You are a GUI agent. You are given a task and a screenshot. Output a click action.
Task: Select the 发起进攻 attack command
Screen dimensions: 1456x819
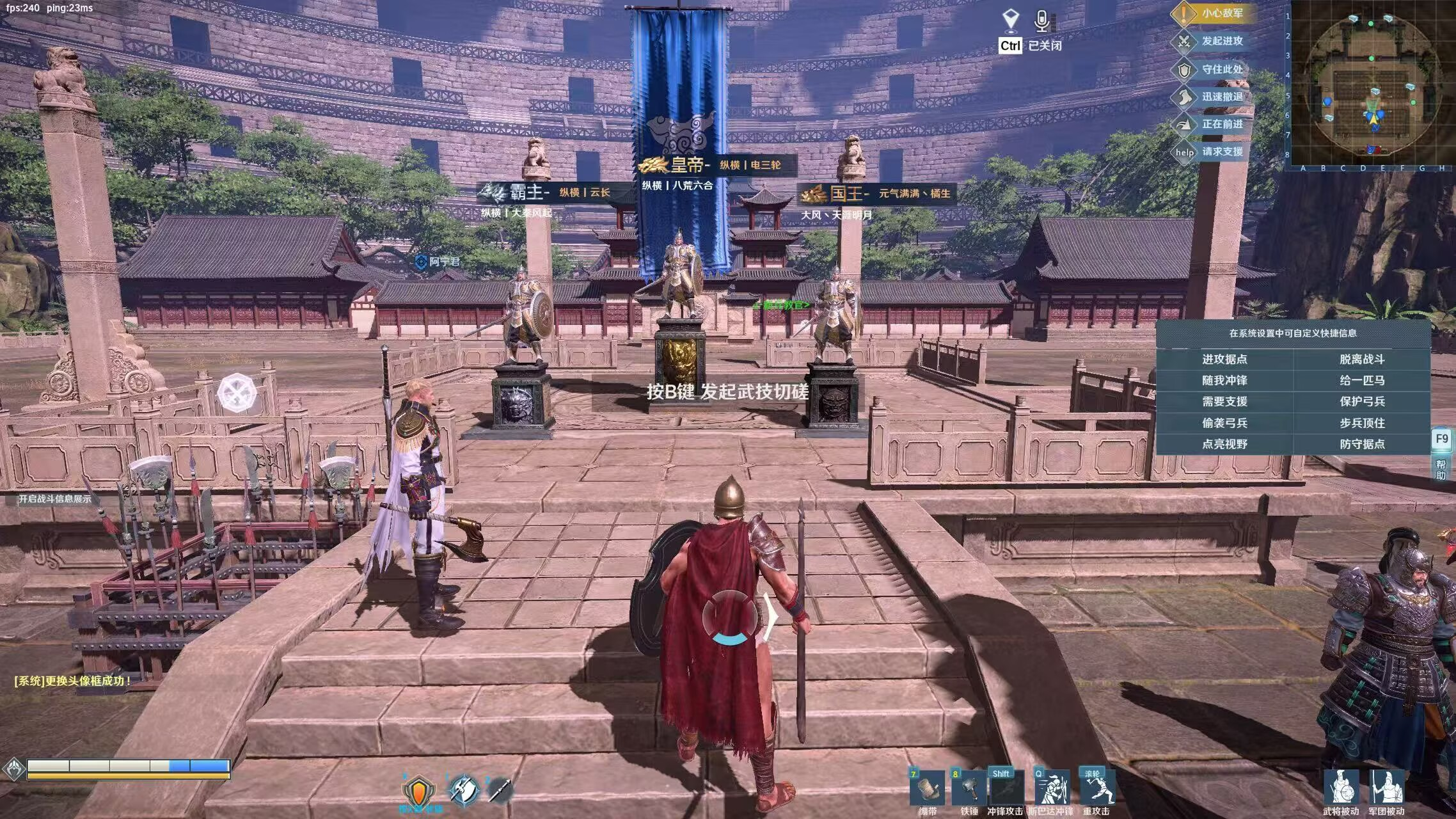pos(1212,42)
